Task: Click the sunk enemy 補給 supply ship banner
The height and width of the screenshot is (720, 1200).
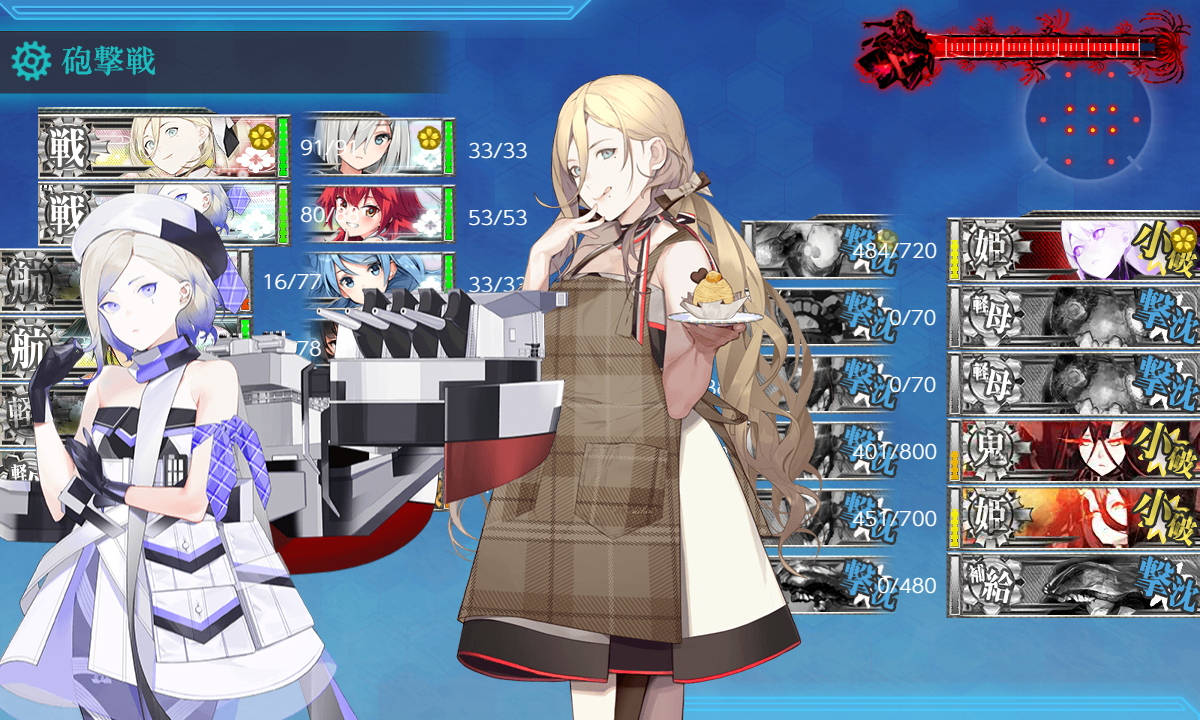Action: [x=1074, y=585]
